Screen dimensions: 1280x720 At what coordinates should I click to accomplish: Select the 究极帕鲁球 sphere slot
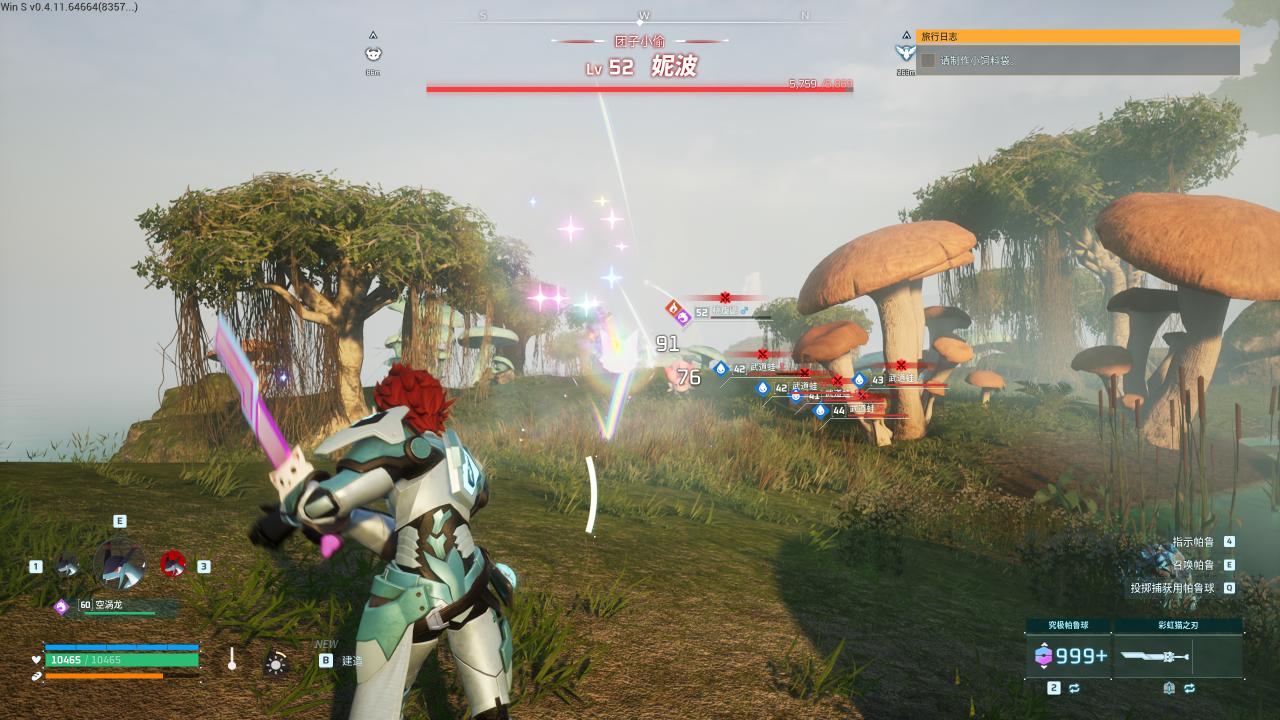1068,656
